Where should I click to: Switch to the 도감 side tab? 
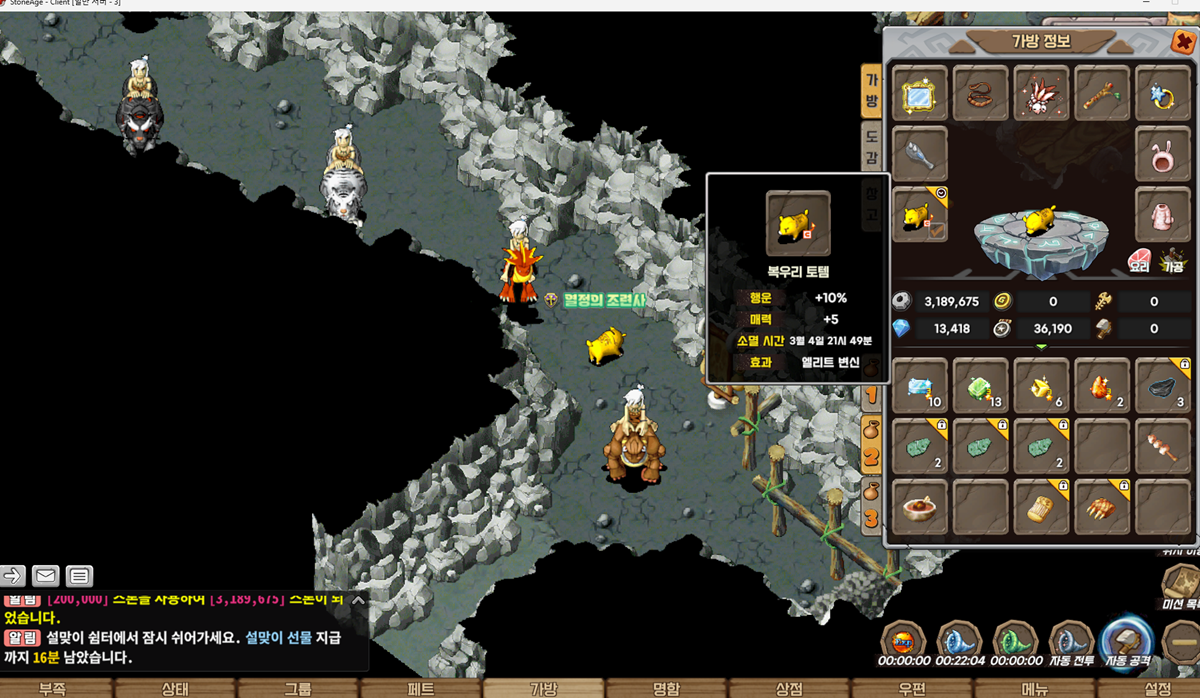tap(871, 148)
